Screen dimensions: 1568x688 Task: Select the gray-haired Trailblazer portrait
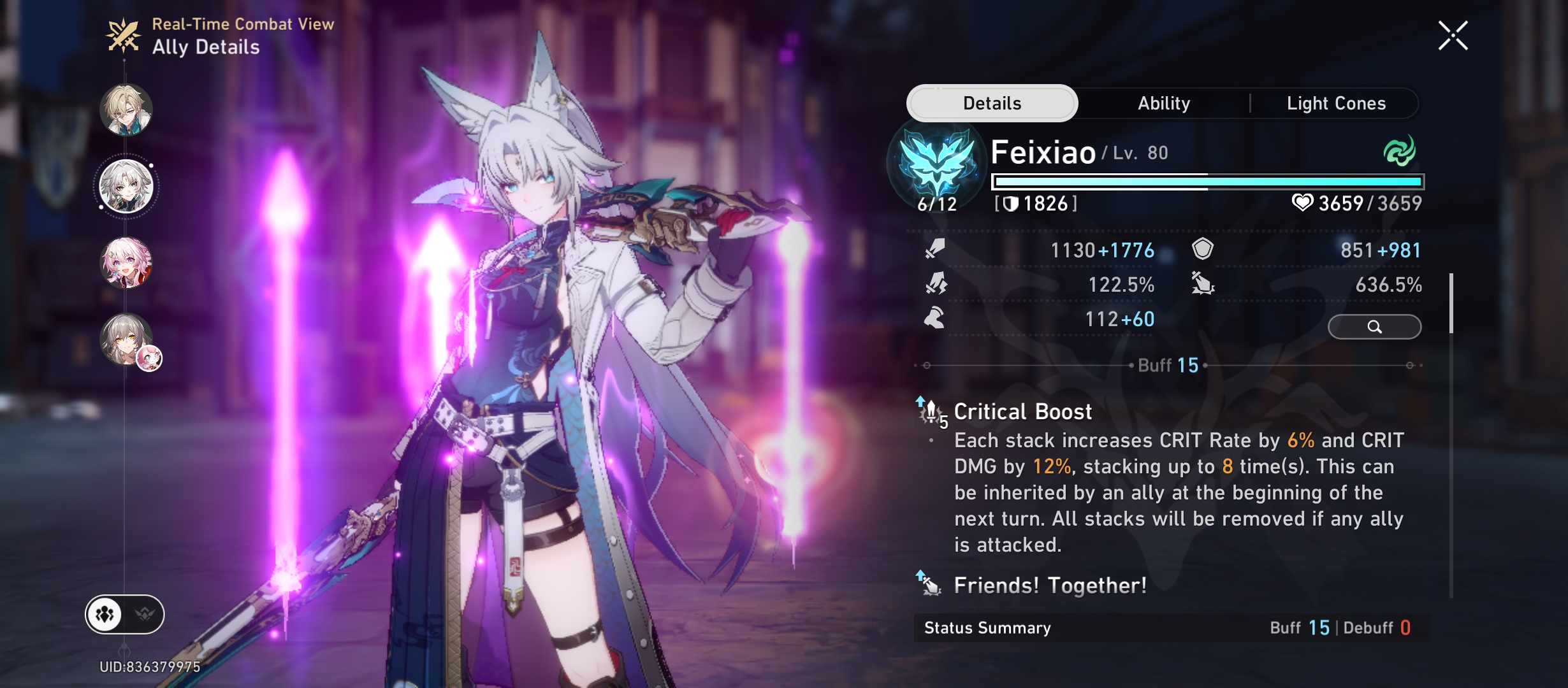click(126, 339)
